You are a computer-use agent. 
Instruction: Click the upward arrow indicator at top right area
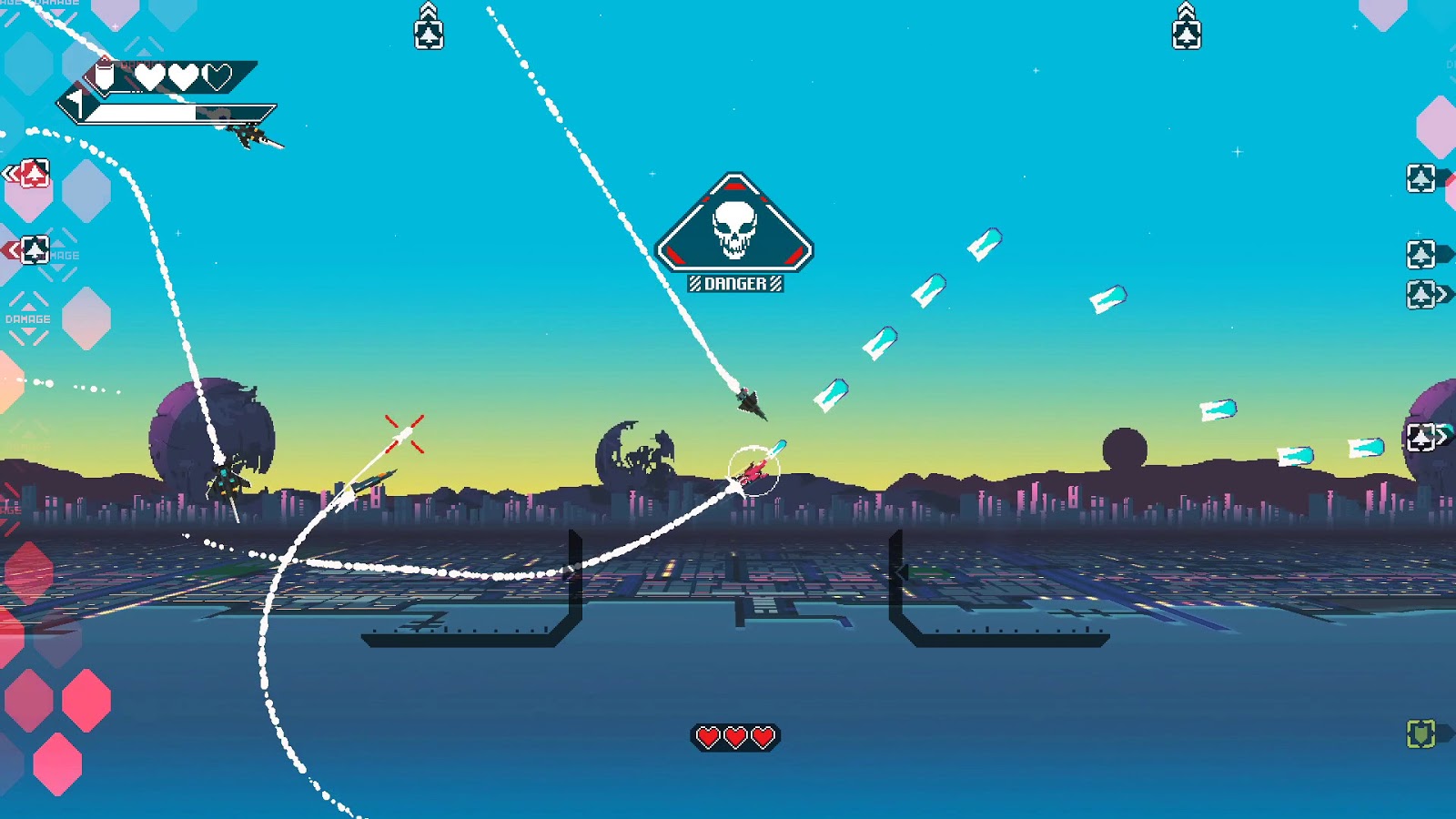click(x=1186, y=23)
